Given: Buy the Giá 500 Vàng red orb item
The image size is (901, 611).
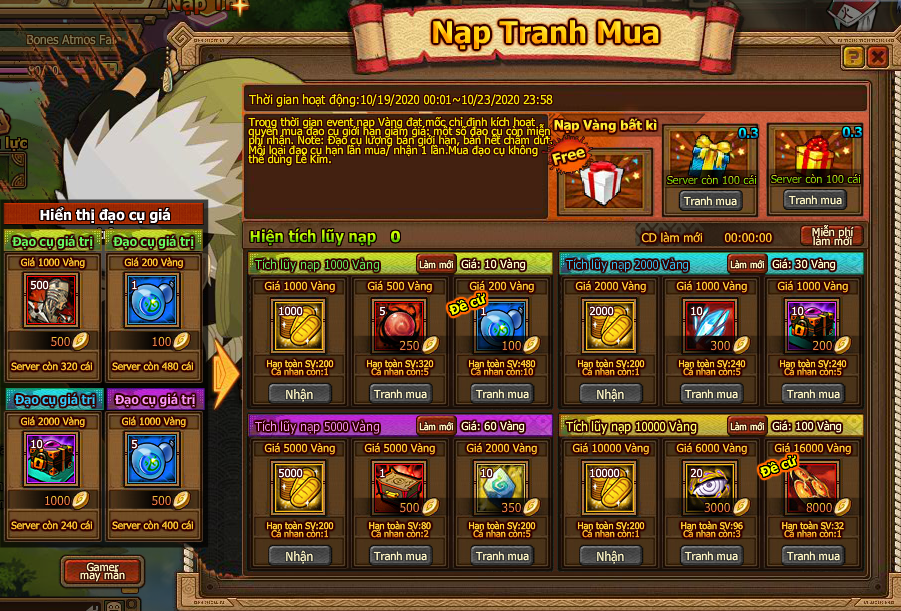Looking at the screenshot, I should click(x=401, y=394).
